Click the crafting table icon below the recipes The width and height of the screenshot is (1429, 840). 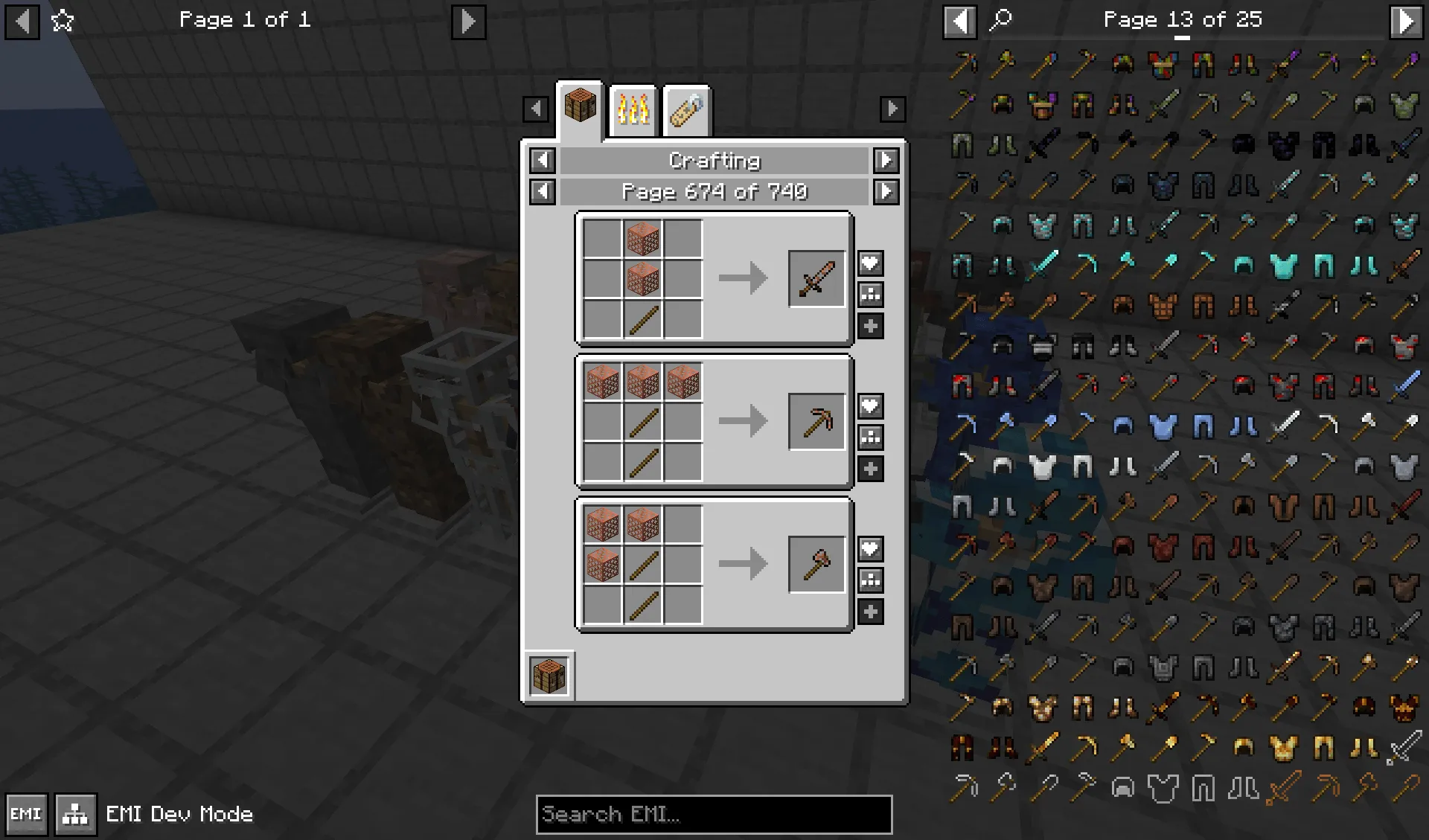pos(549,673)
